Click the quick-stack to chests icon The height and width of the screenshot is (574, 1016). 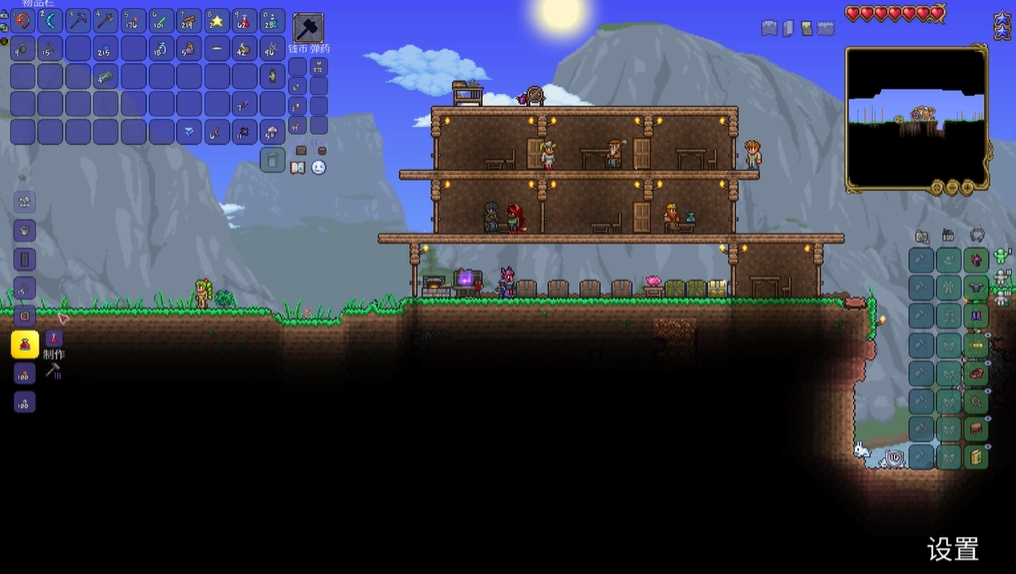[x=301, y=150]
